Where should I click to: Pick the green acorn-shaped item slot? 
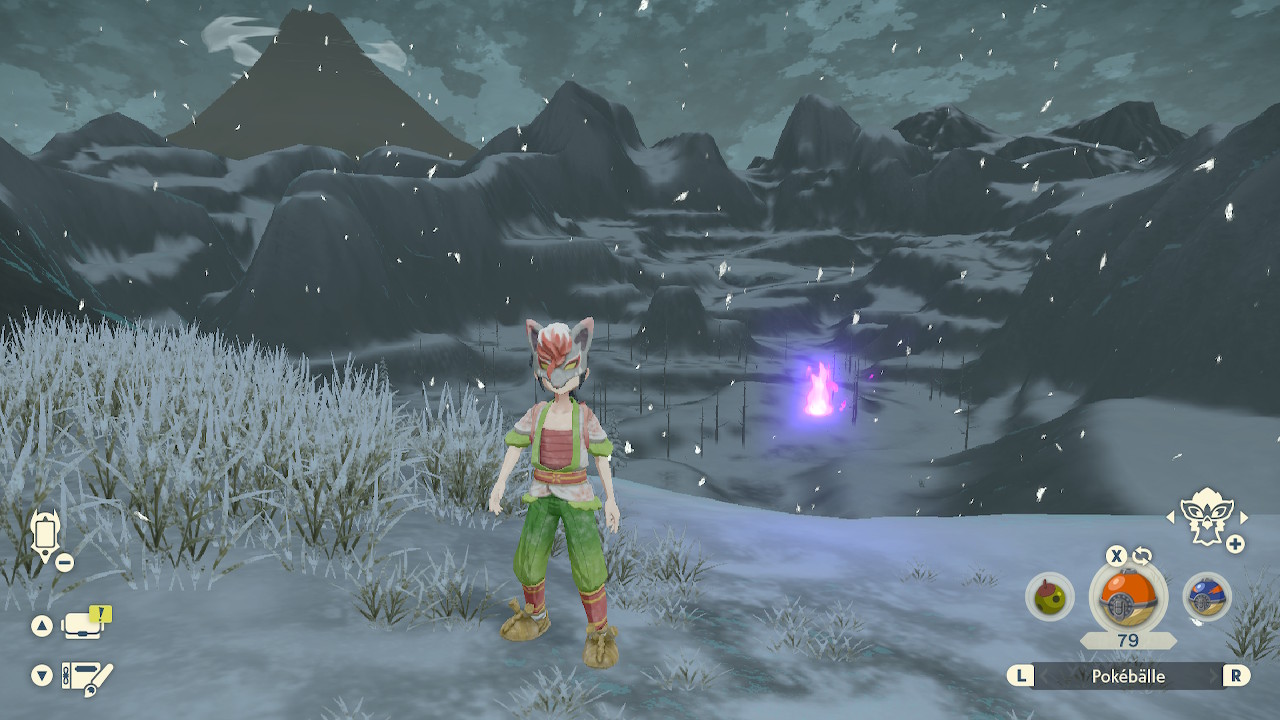click(x=1049, y=597)
